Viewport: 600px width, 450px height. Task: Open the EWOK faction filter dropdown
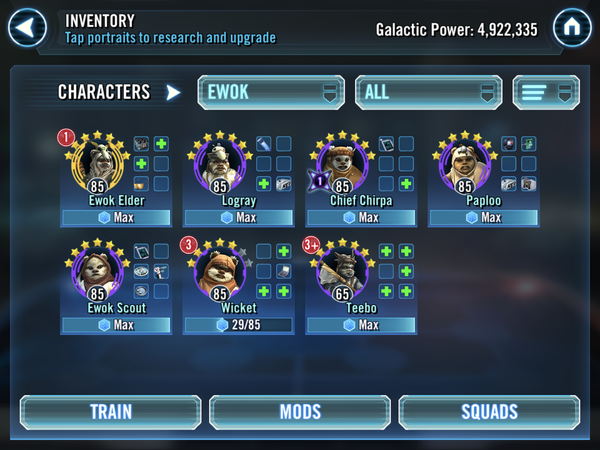pos(269,92)
